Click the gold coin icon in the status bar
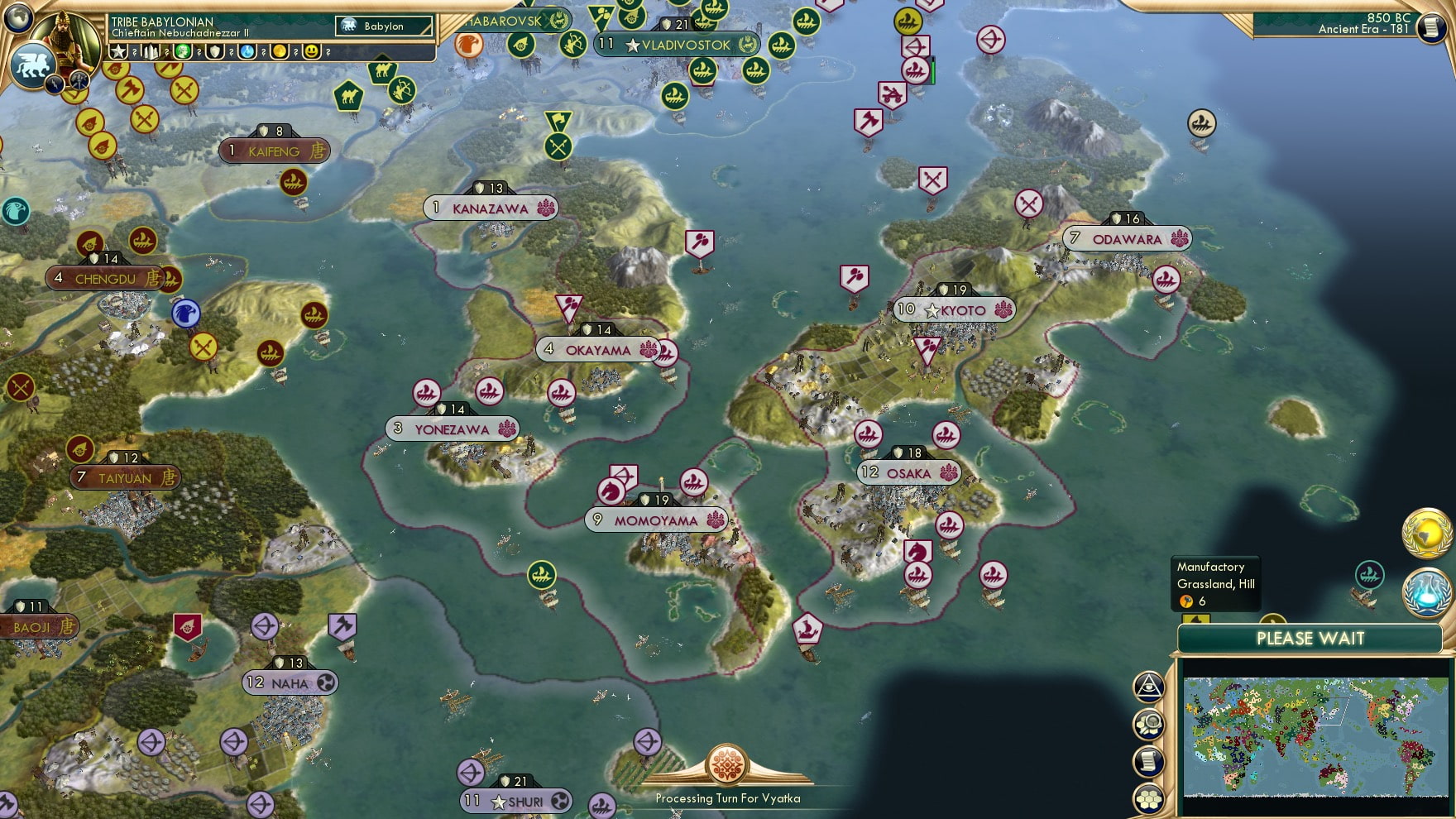Viewport: 1456px width, 819px height. pyautogui.click(x=277, y=52)
